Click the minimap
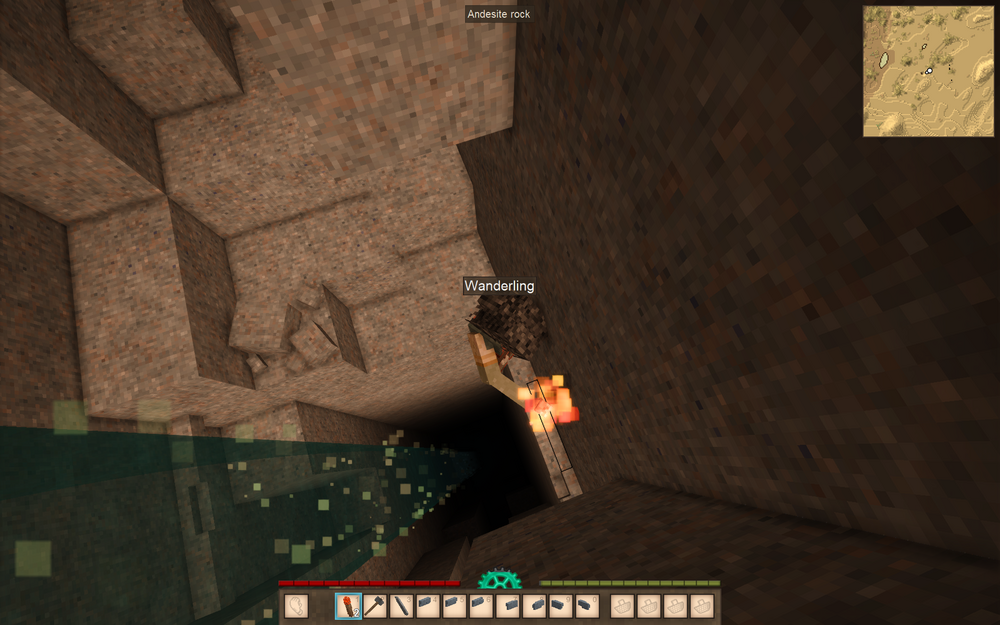Screen dimensions: 1000x625 pyautogui.click(x=929, y=71)
